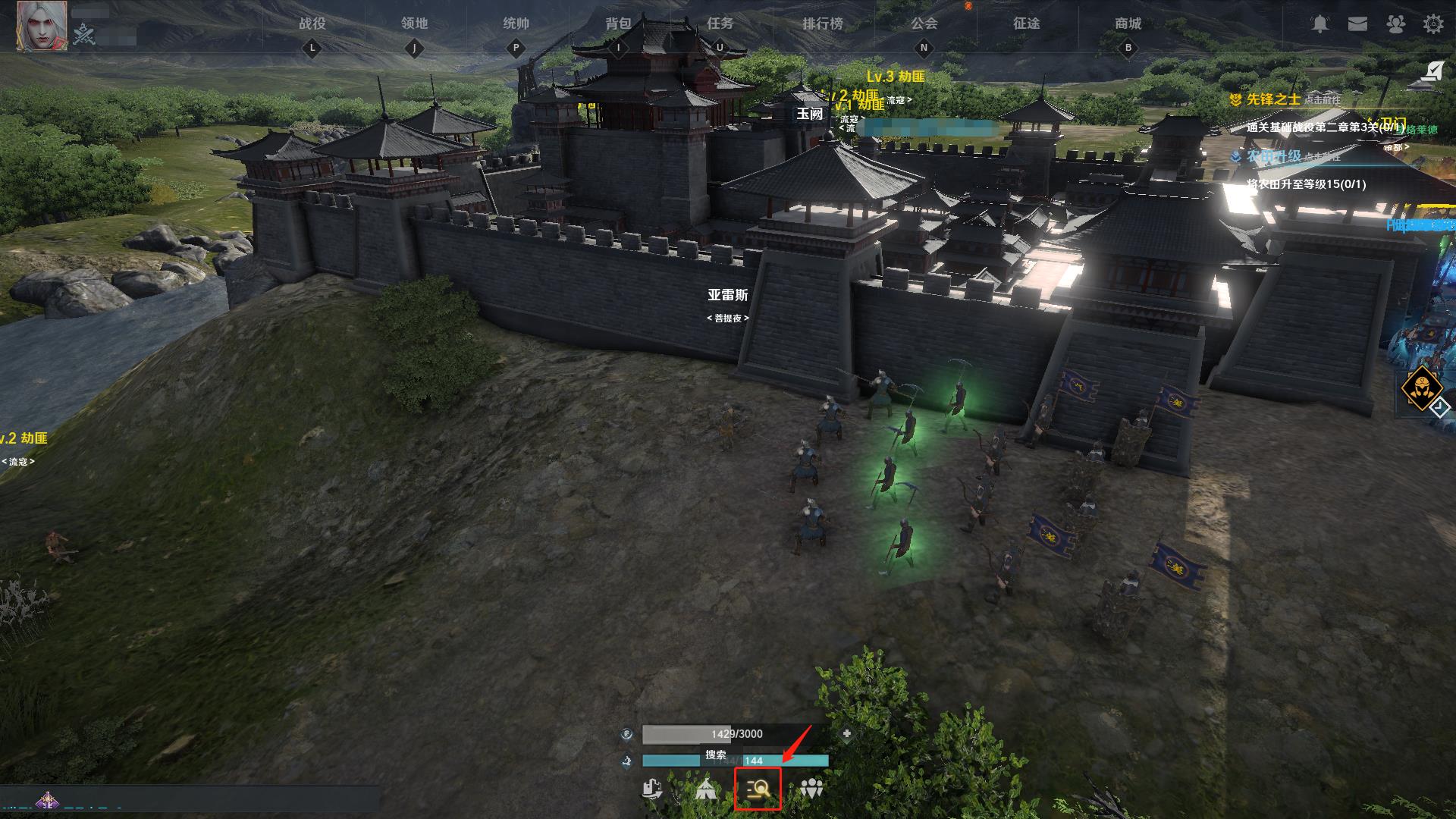Image resolution: width=1456 pixels, height=819 pixels.
Task: Select the 统帅 commander menu
Action: (516, 24)
